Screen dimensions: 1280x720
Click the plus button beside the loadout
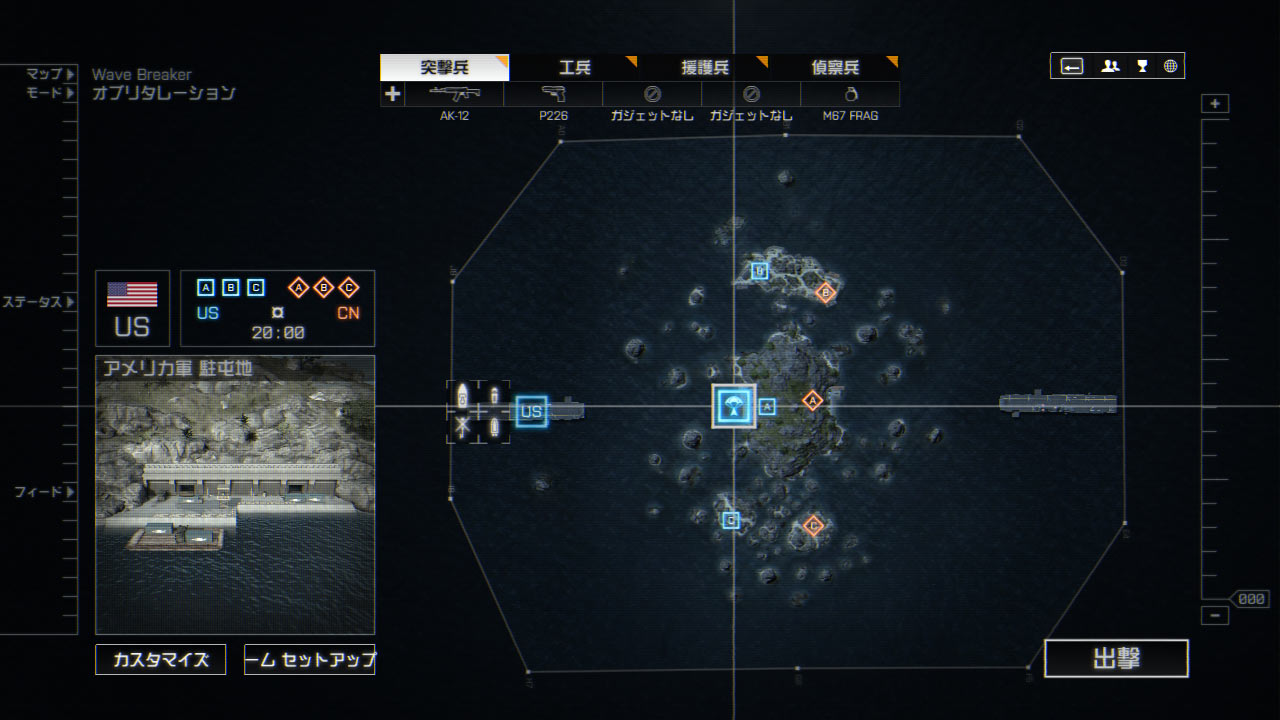[x=392, y=94]
